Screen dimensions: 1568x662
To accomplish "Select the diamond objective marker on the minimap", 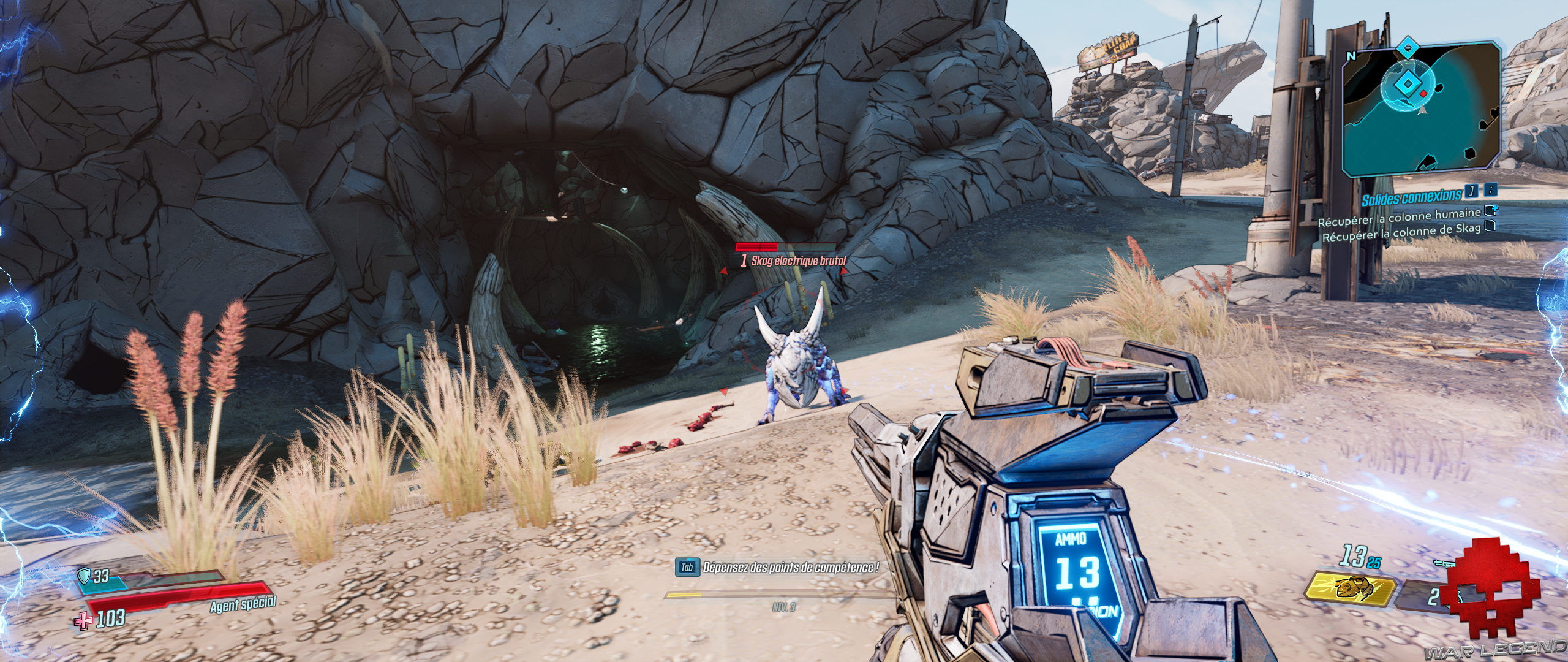I will 1407,83.
